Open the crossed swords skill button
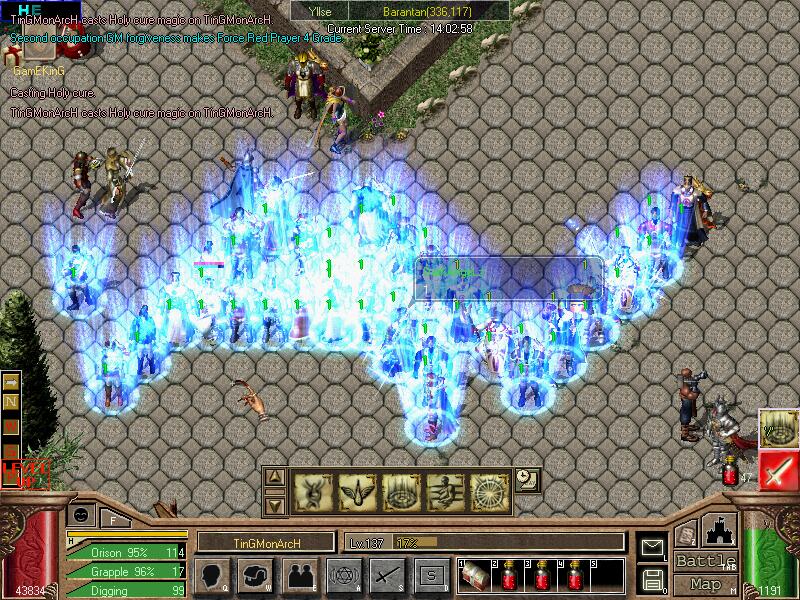Image resolution: width=800 pixels, height=600 pixels. click(386, 575)
